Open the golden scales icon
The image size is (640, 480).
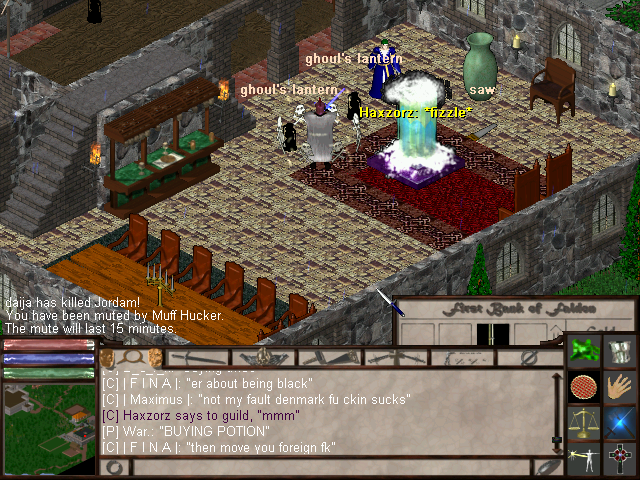point(584,422)
